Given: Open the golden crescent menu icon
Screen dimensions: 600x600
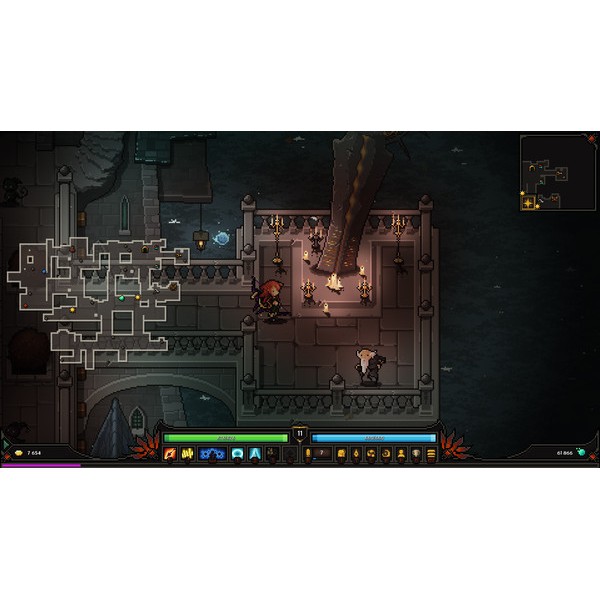Looking at the screenshot, I should pyautogui.click(x=386, y=454).
